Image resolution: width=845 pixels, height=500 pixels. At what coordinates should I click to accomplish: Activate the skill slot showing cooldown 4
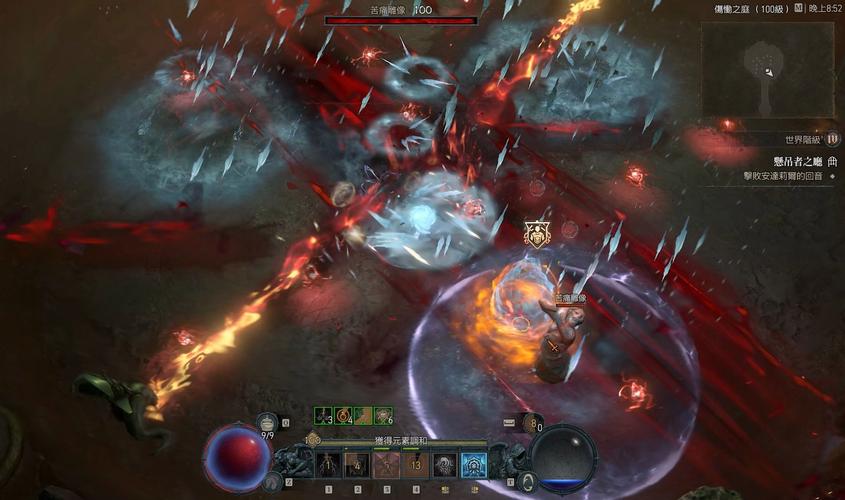click(357, 464)
